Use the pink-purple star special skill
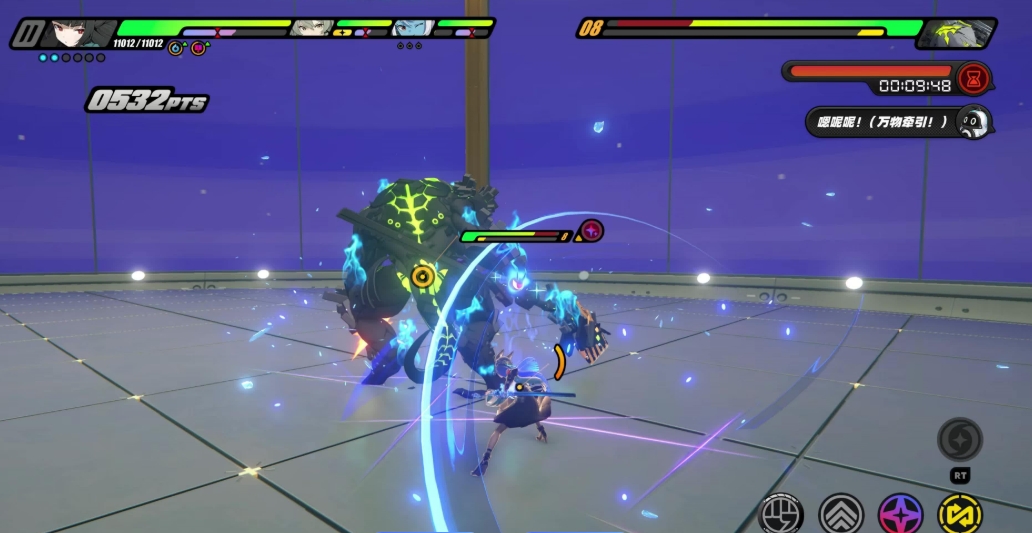 pos(900,514)
